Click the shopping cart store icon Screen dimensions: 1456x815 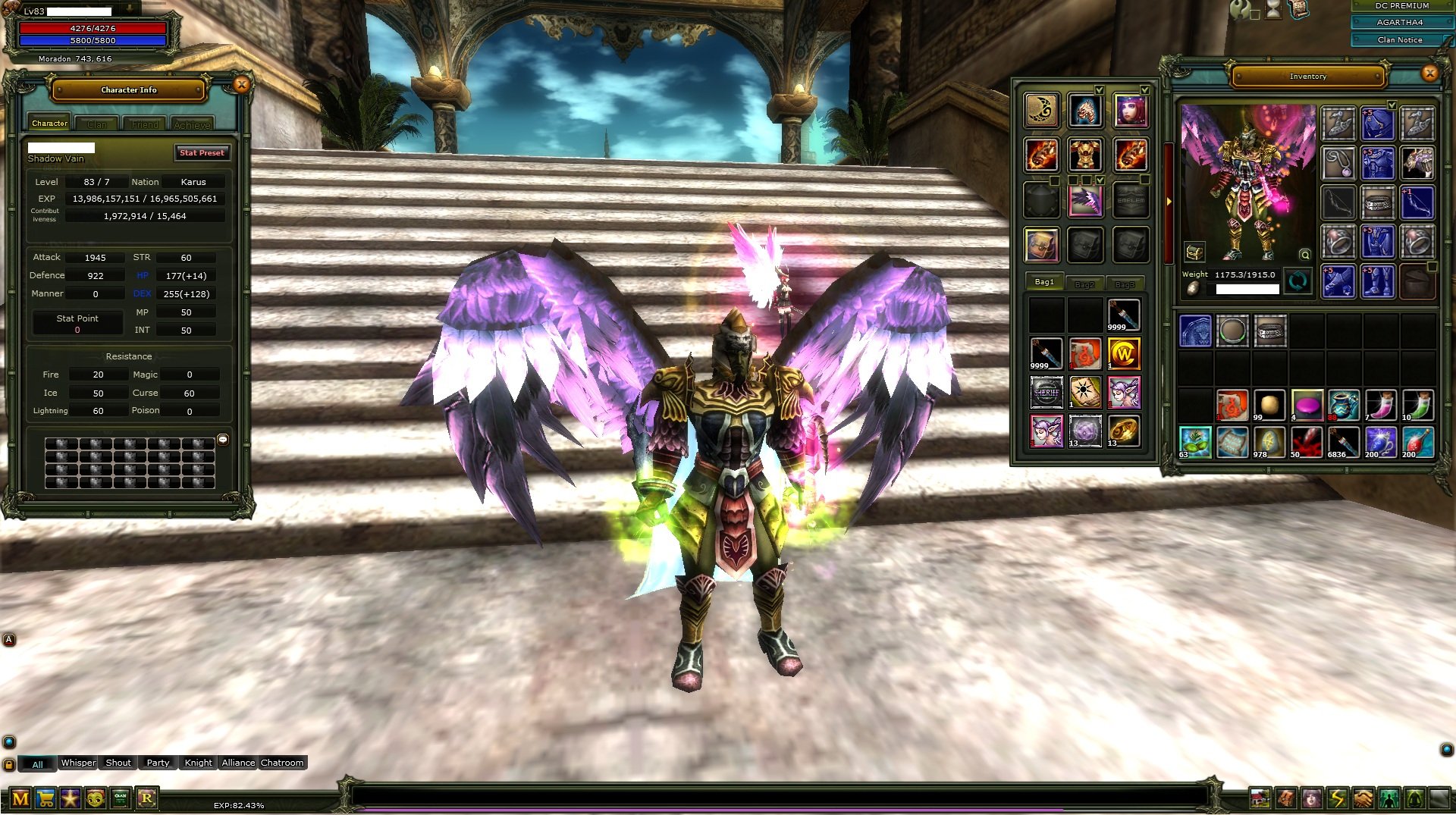(45, 798)
